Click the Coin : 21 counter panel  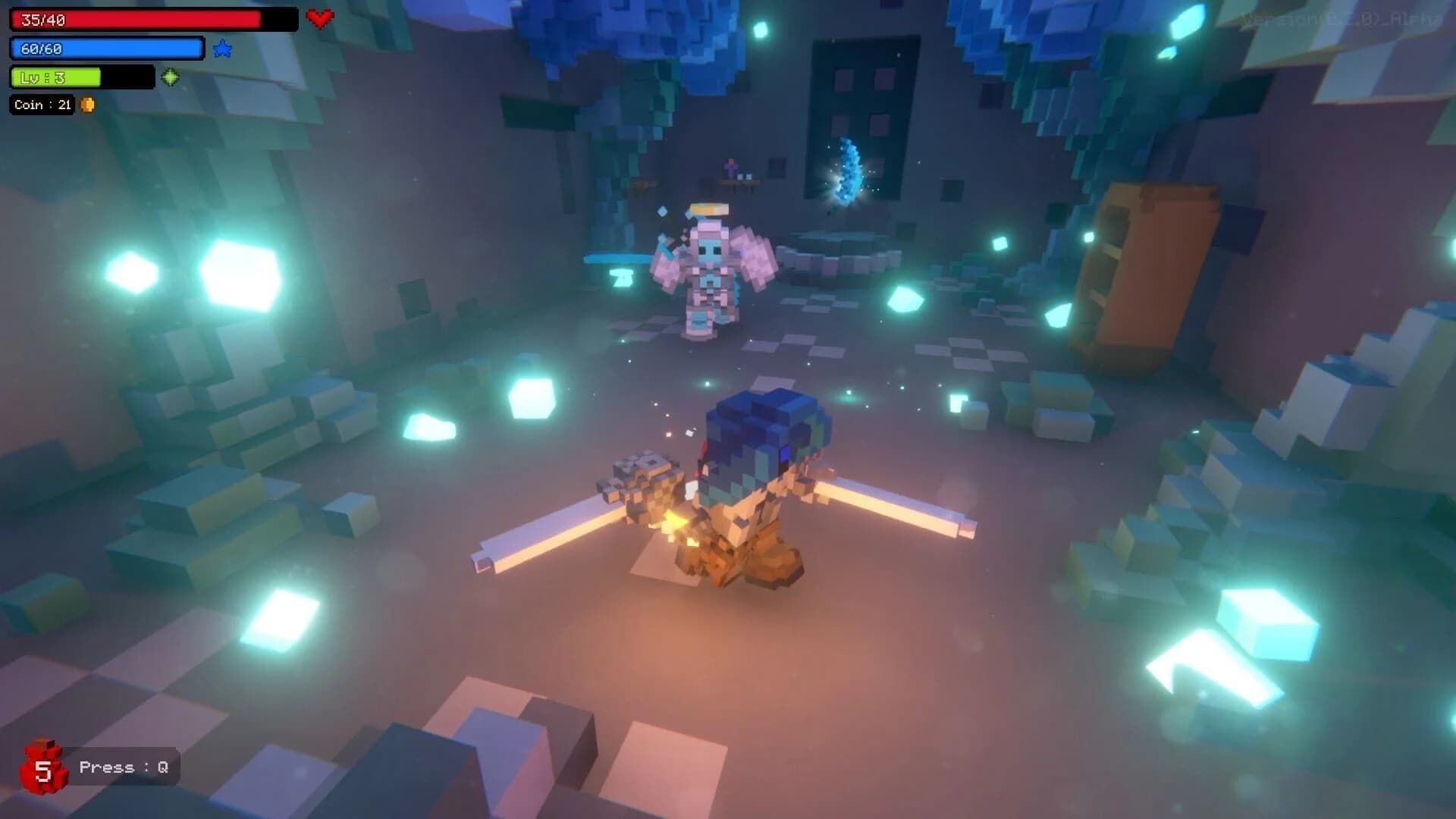point(42,105)
